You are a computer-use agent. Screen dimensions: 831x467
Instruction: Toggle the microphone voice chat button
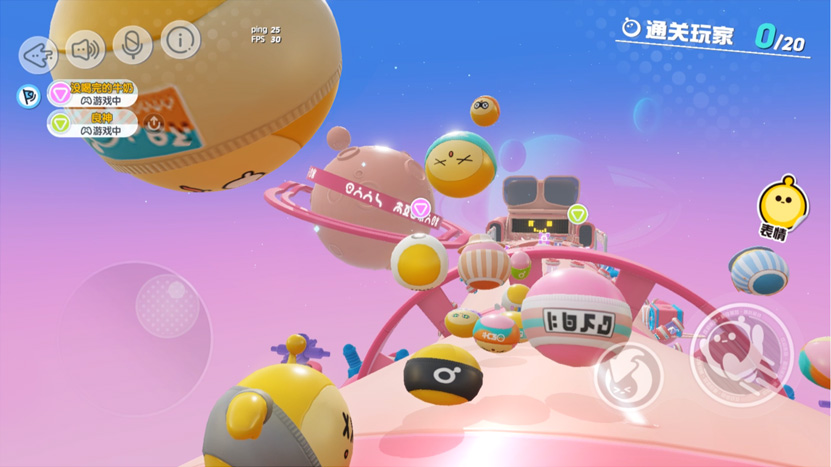coord(131,44)
